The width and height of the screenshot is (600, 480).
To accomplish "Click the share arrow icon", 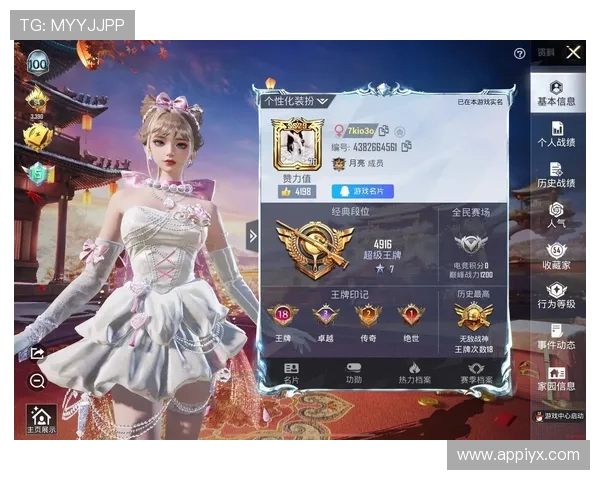I will 38,353.
